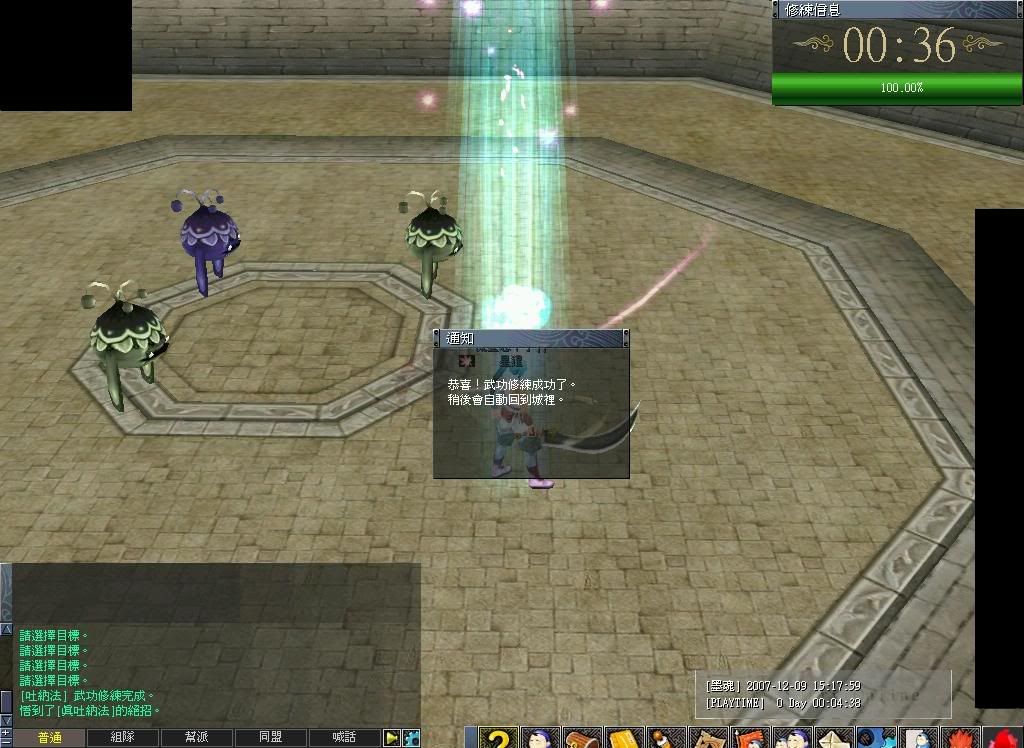This screenshot has height=748, width=1024.
Task: Open help via the yellow question mark icon
Action: pos(497,738)
